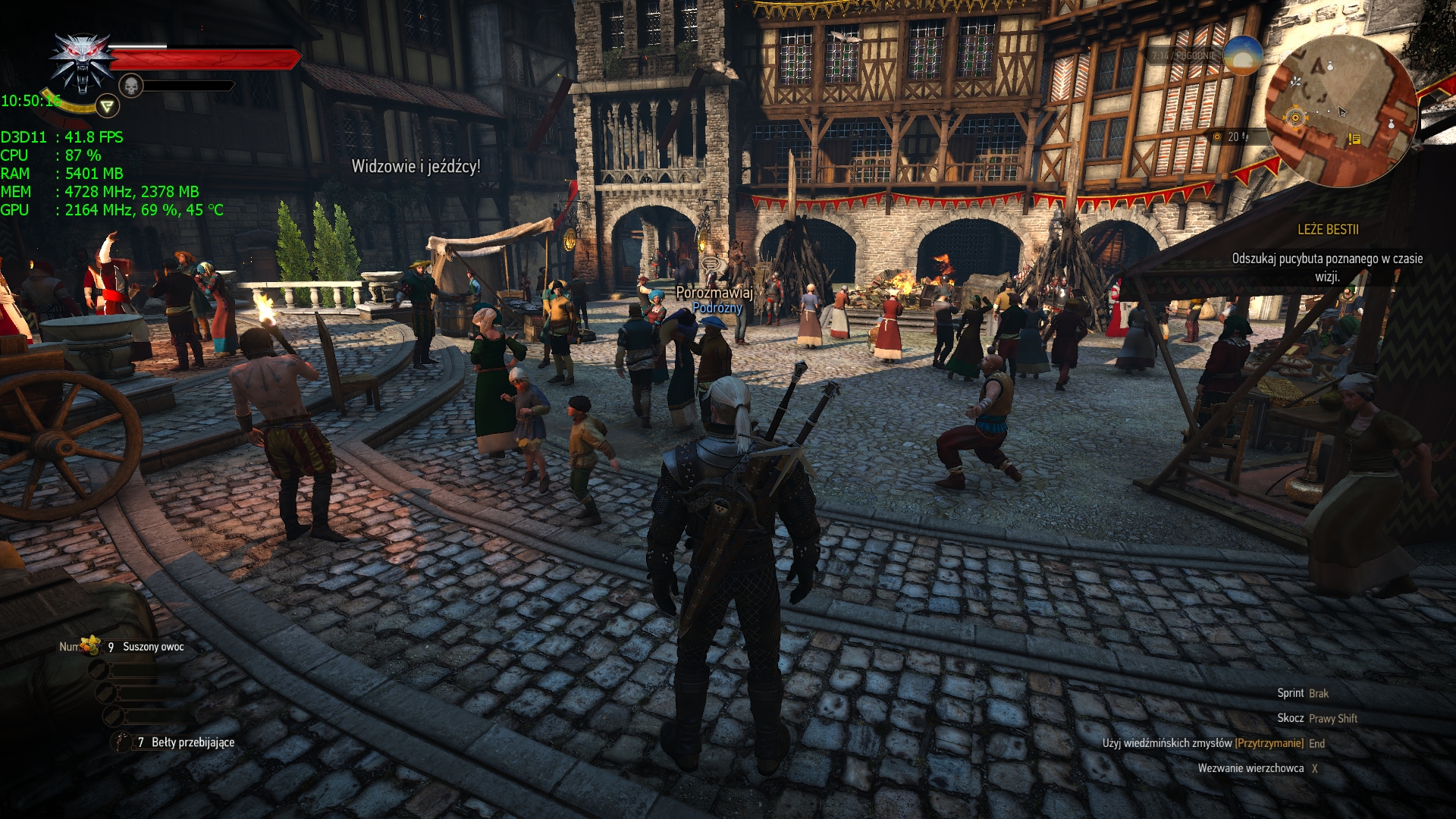This screenshot has height=819, width=1456.
Task: Click the toxicity skull icon
Action: point(131,86)
